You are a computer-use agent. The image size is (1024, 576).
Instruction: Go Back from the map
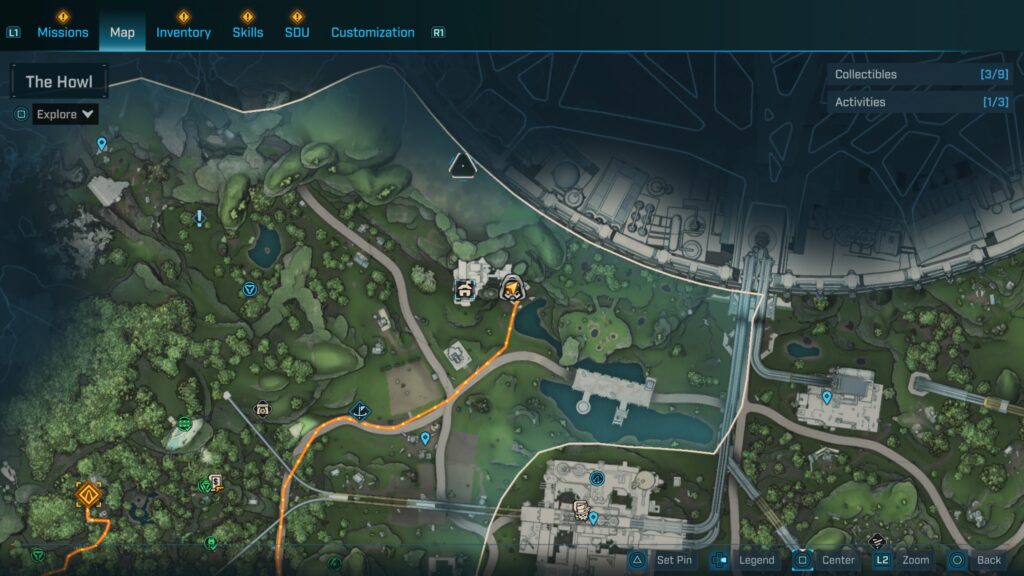(976, 560)
